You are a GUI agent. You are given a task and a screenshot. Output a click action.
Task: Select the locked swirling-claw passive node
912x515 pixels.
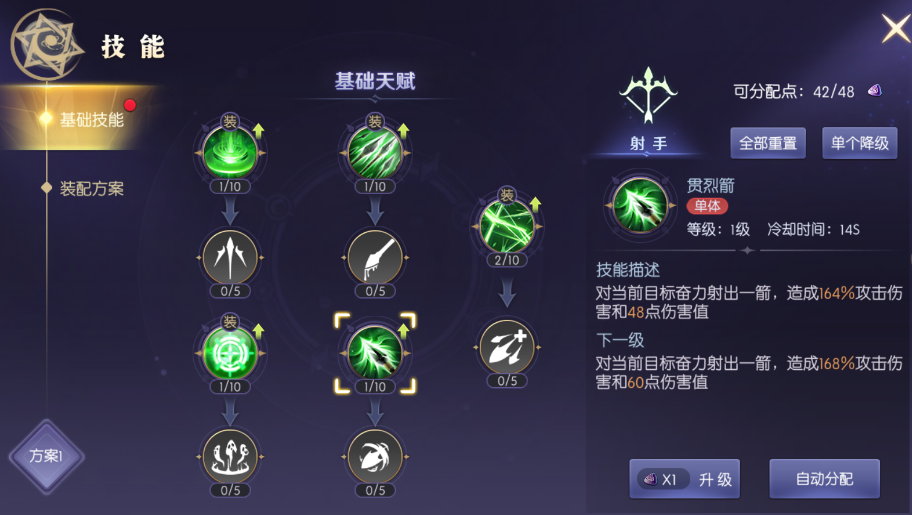[x=375, y=455]
